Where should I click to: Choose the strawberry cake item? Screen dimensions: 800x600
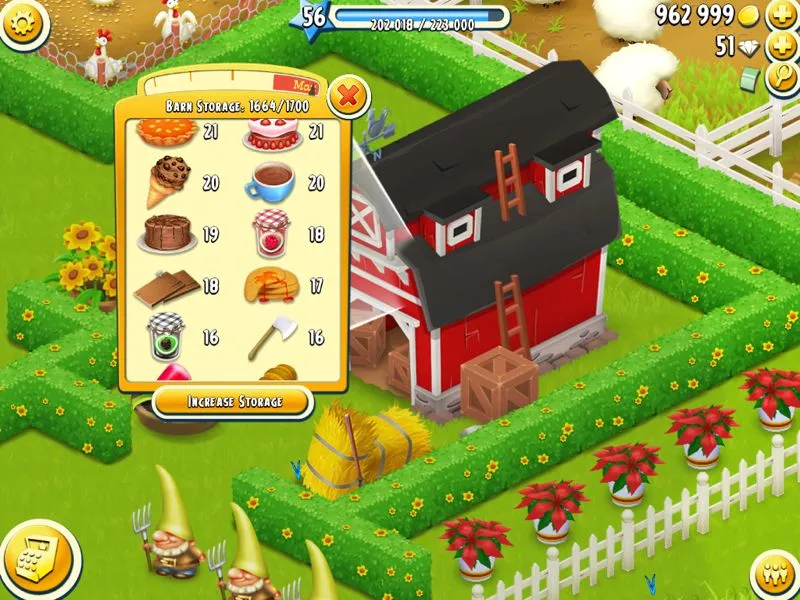(x=271, y=133)
